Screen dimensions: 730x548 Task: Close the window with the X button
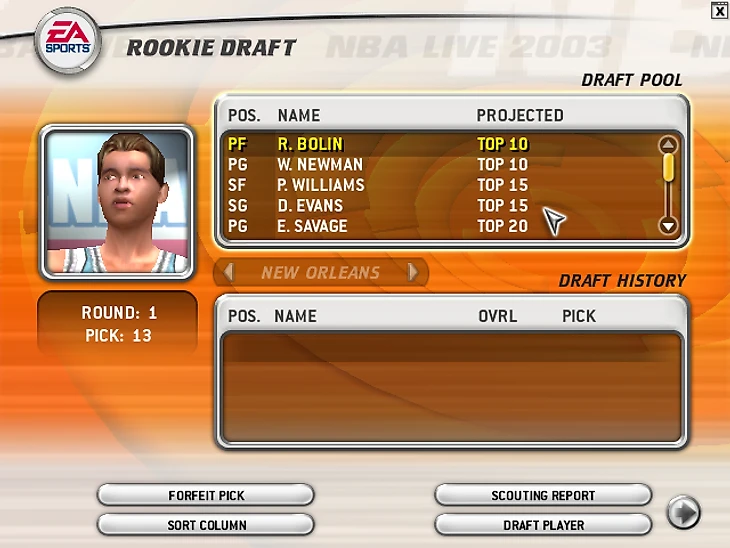coord(719,10)
